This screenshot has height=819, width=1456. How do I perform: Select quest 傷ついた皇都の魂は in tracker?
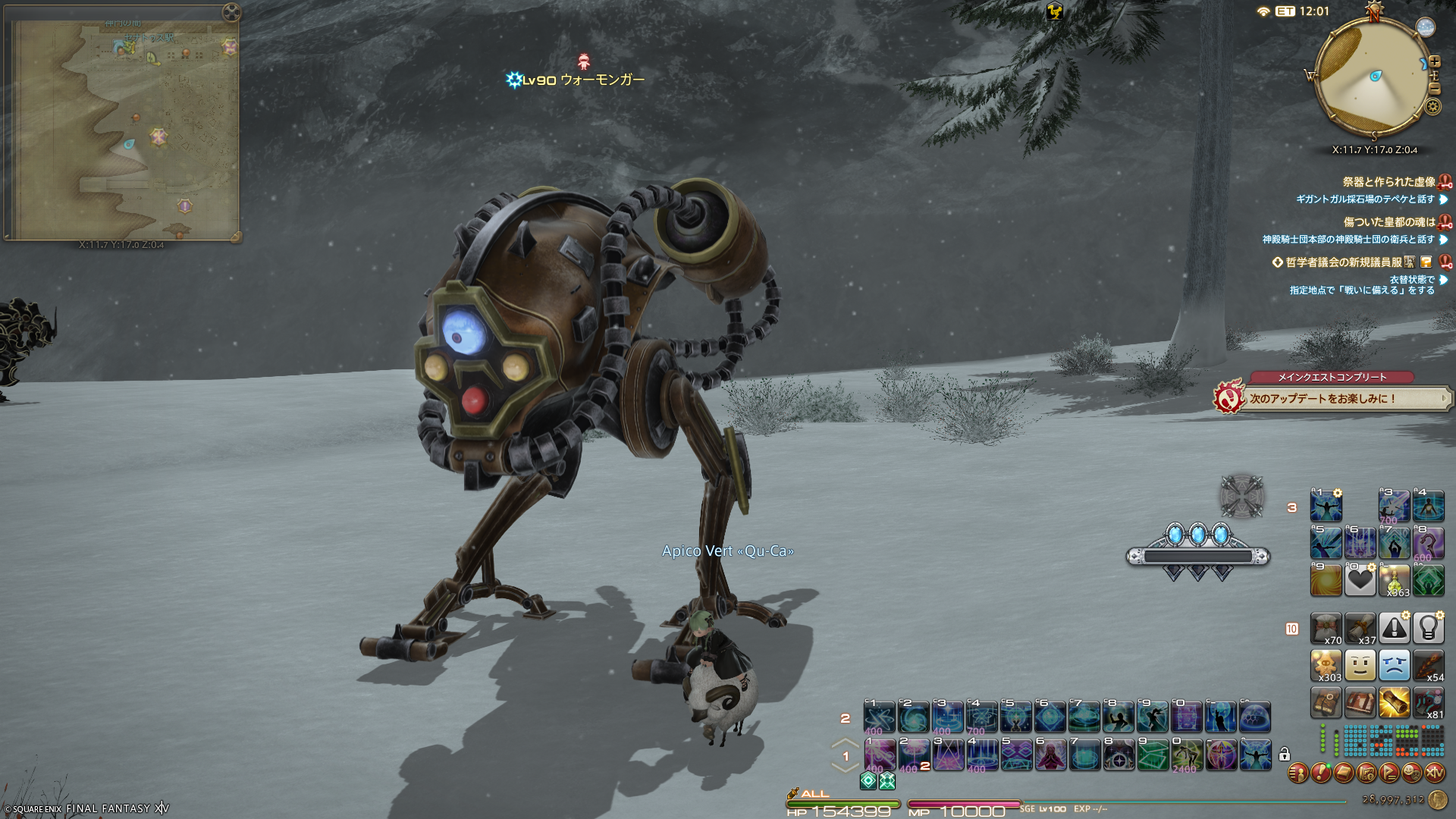point(1389,222)
